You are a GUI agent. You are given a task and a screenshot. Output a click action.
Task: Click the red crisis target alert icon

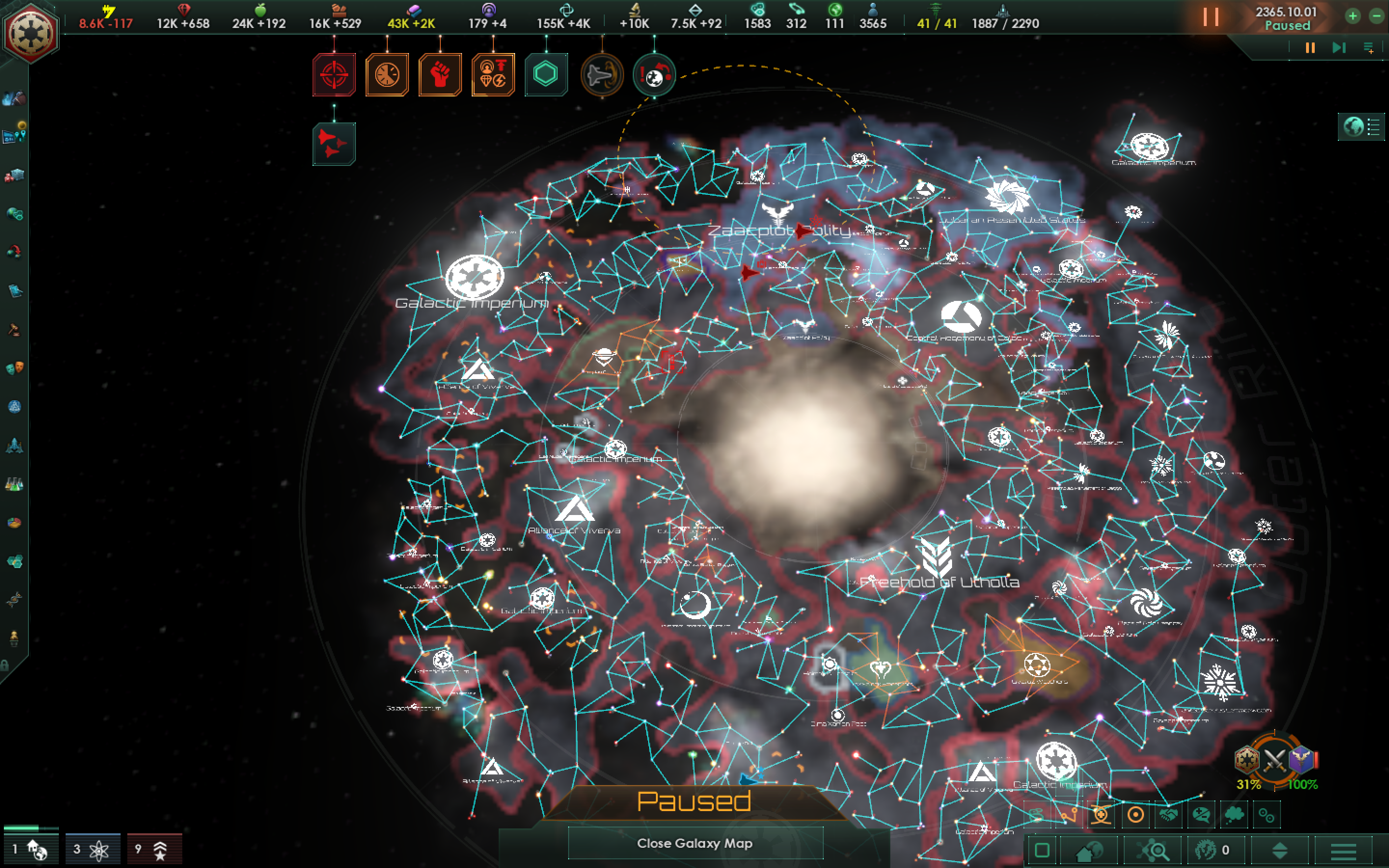point(334,75)
